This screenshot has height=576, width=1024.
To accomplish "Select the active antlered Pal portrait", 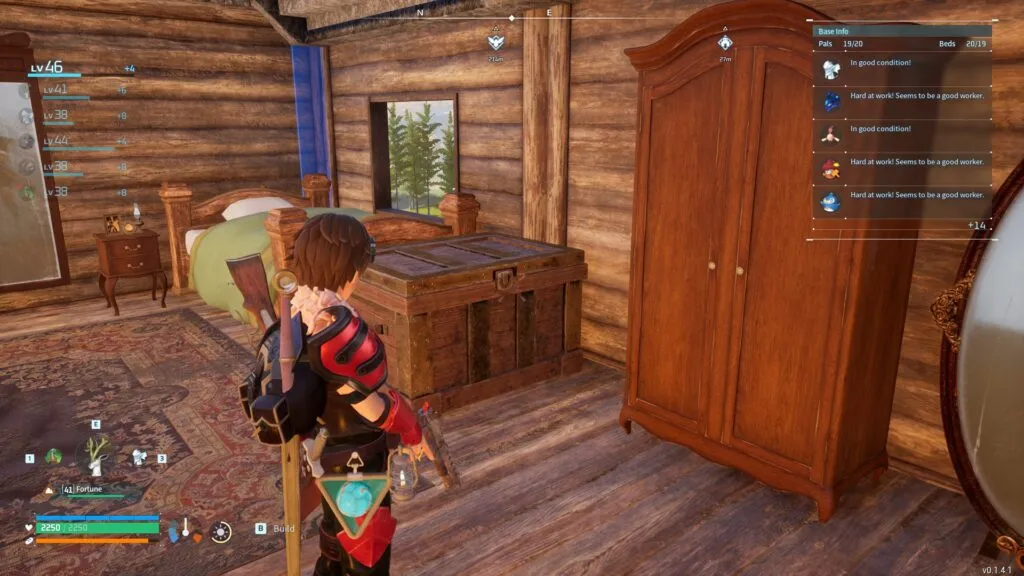I will click(x=98, y=456).
